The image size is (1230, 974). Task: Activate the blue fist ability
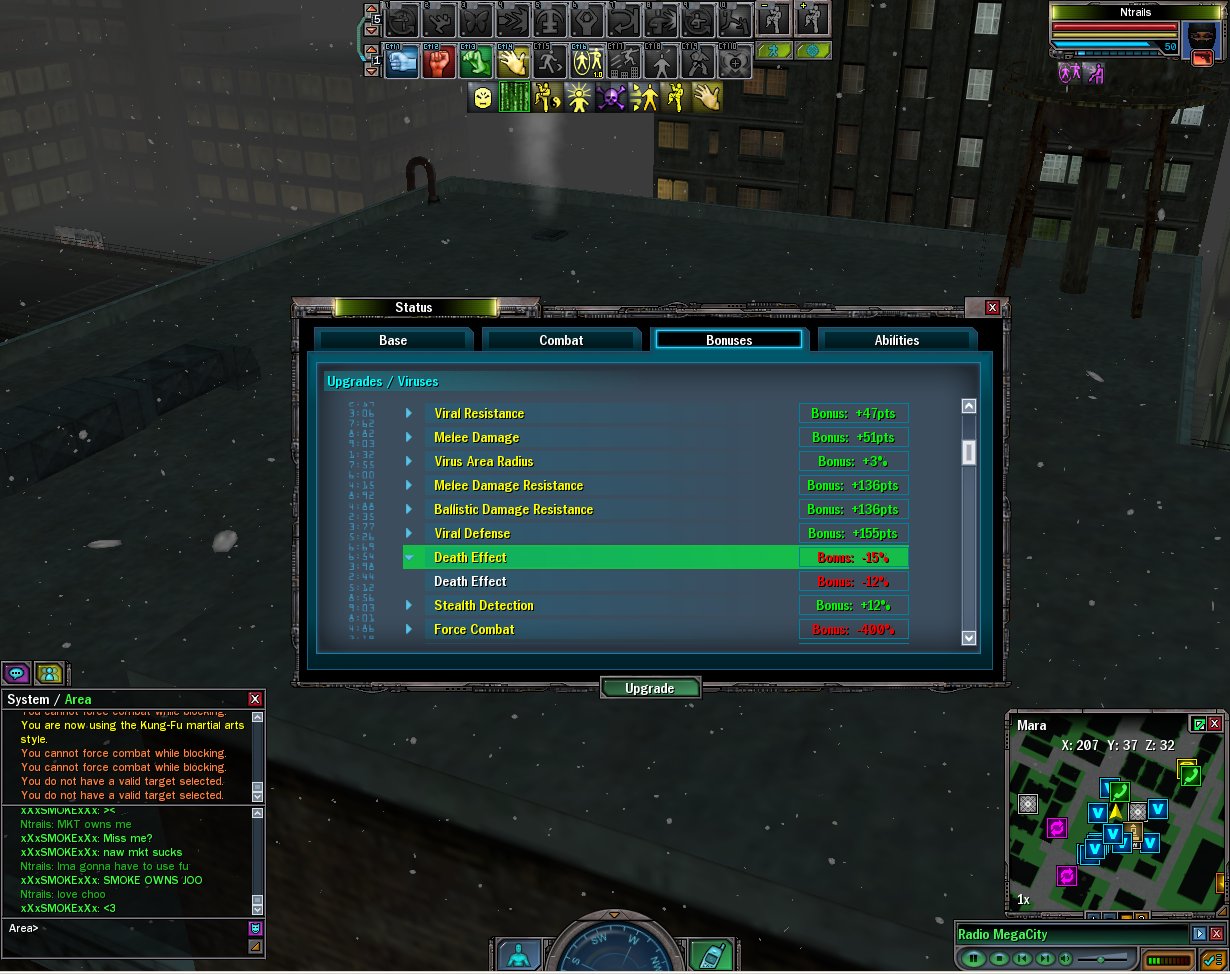(402, 62)
